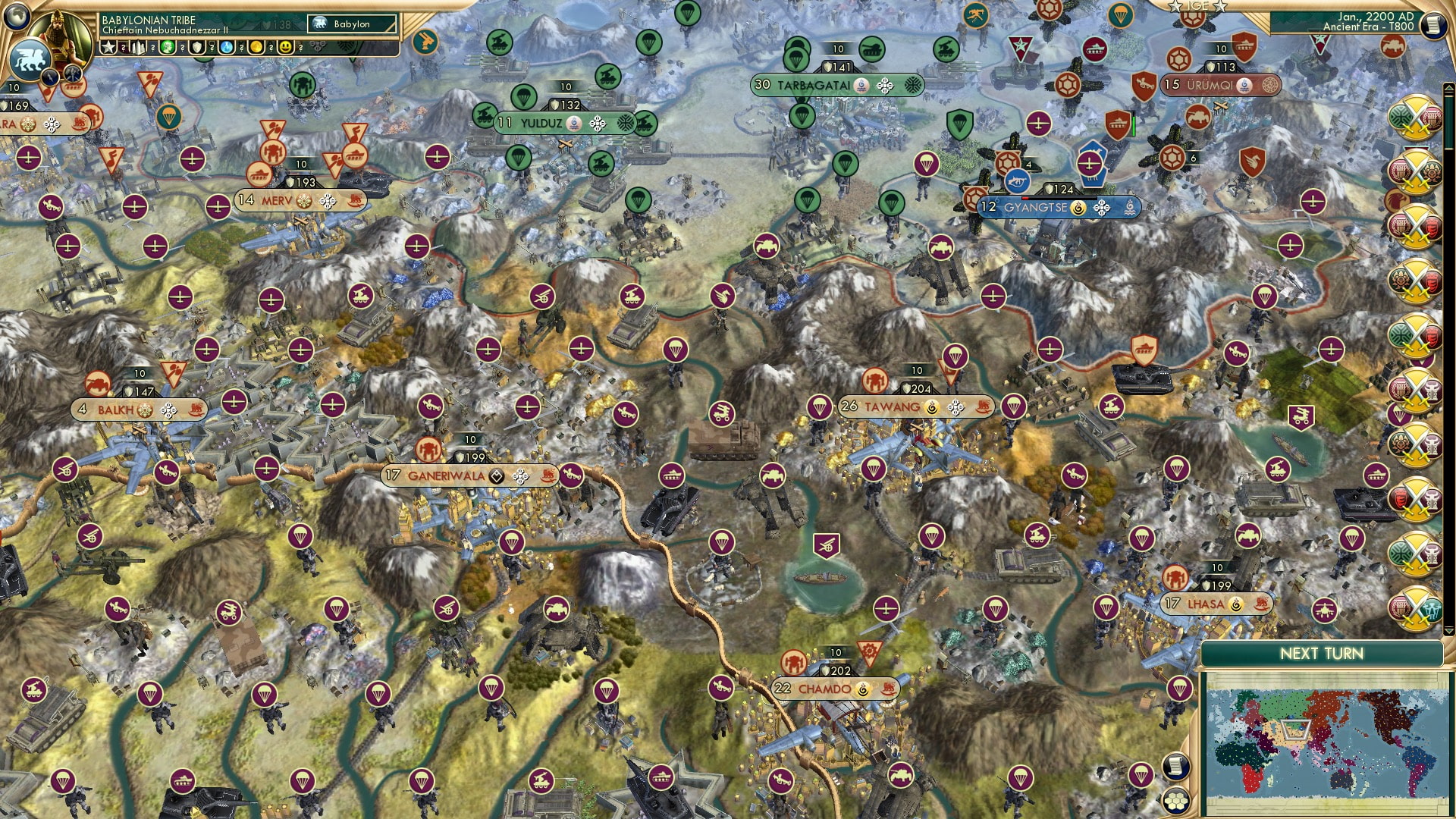The image size is (1456, 819).
Task: Check Babylon's 138 happiness score display
Action: pos(275,24)
